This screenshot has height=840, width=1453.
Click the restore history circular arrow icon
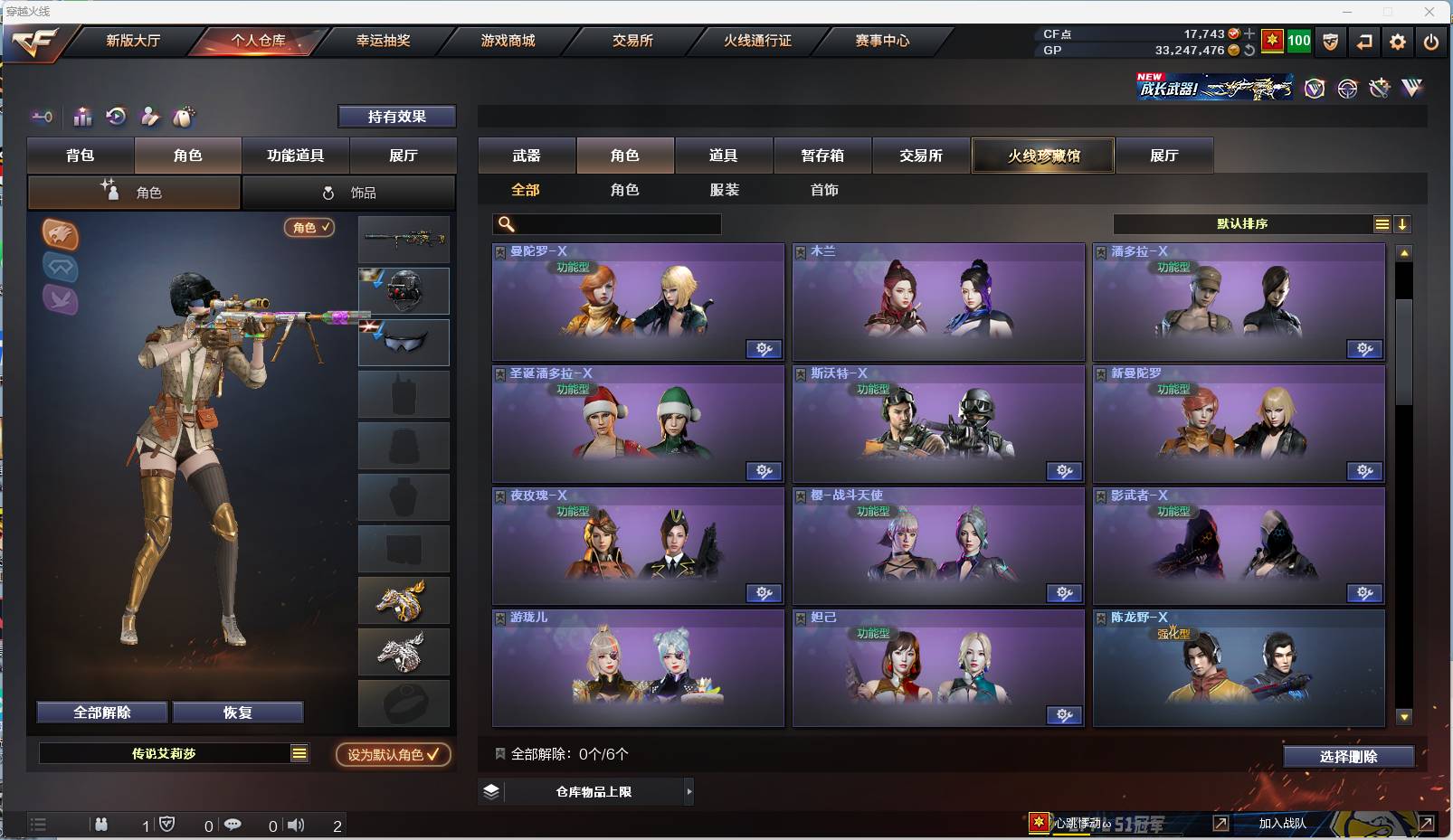[116, 117]
